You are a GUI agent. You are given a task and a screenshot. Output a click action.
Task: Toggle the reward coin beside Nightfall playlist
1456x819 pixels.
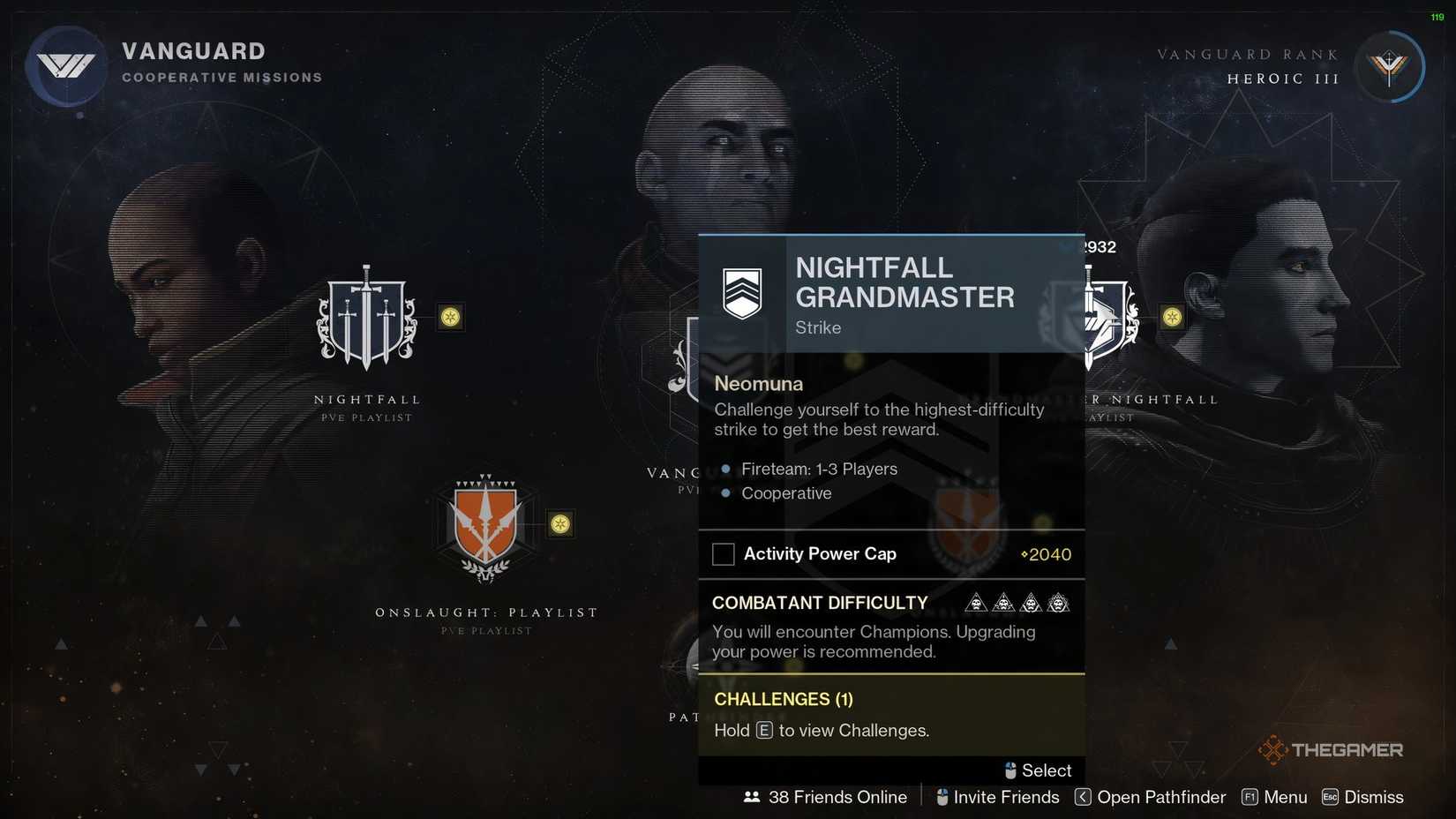click(452, 319)
